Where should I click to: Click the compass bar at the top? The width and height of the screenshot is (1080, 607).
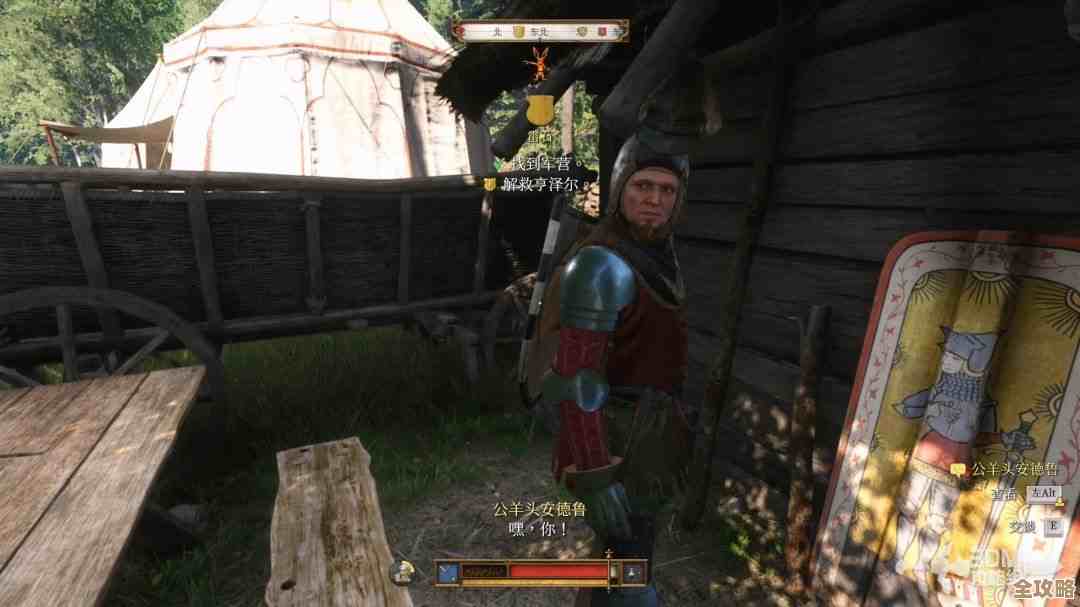(540, 31)
